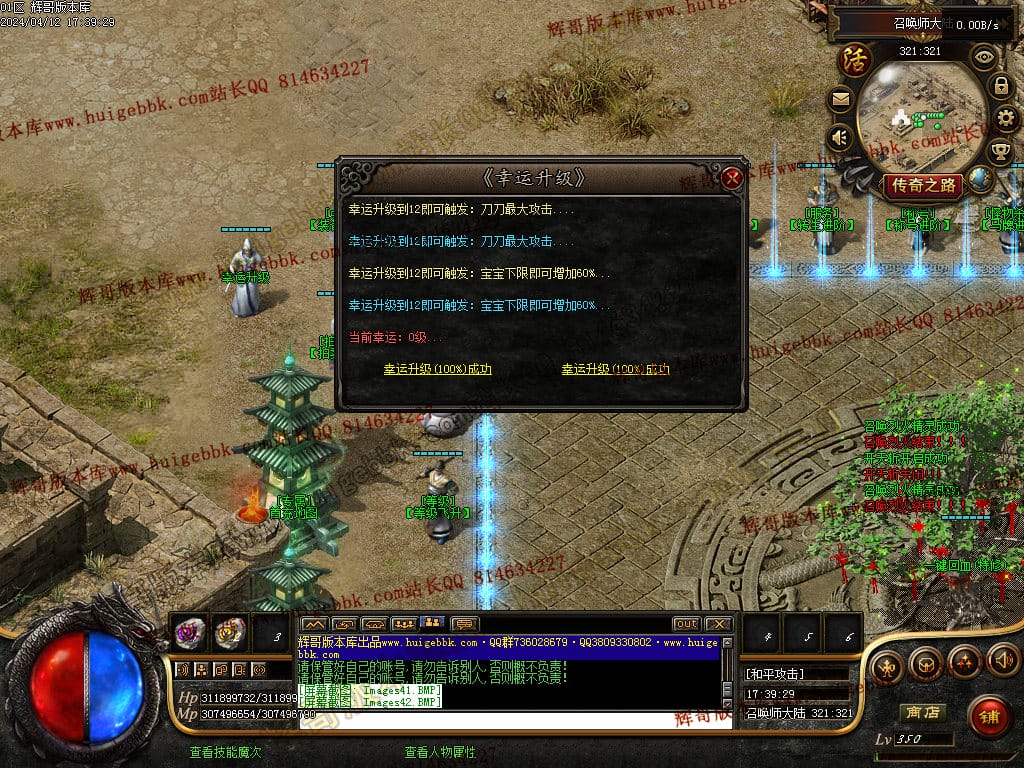Click the red 铺 stall button
Image resolution: width=1024 pixels, height=768 pixels.
pyautogui.click(x=989, y=717)
